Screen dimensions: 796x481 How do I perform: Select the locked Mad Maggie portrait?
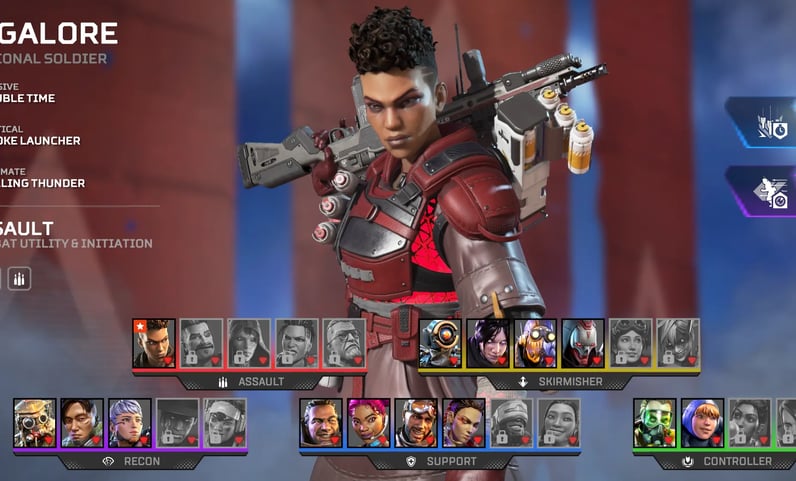click(296, 343)
